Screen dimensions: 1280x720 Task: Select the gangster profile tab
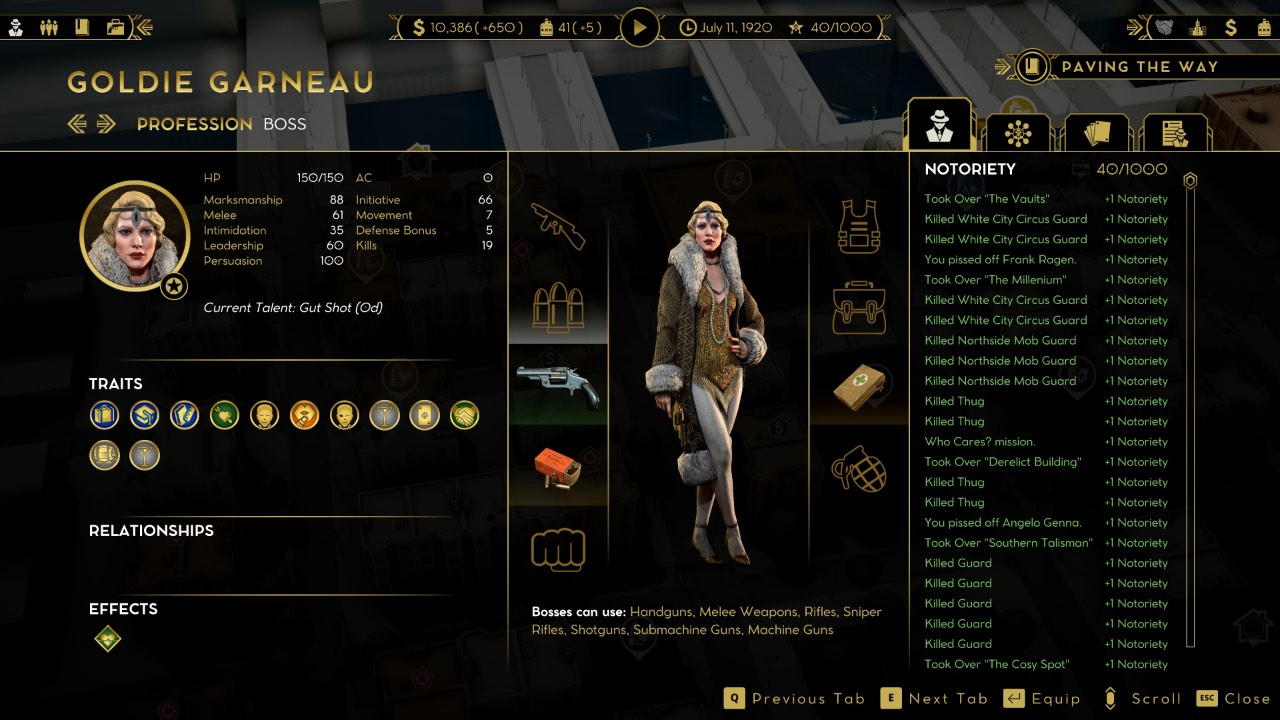[939, 127]
